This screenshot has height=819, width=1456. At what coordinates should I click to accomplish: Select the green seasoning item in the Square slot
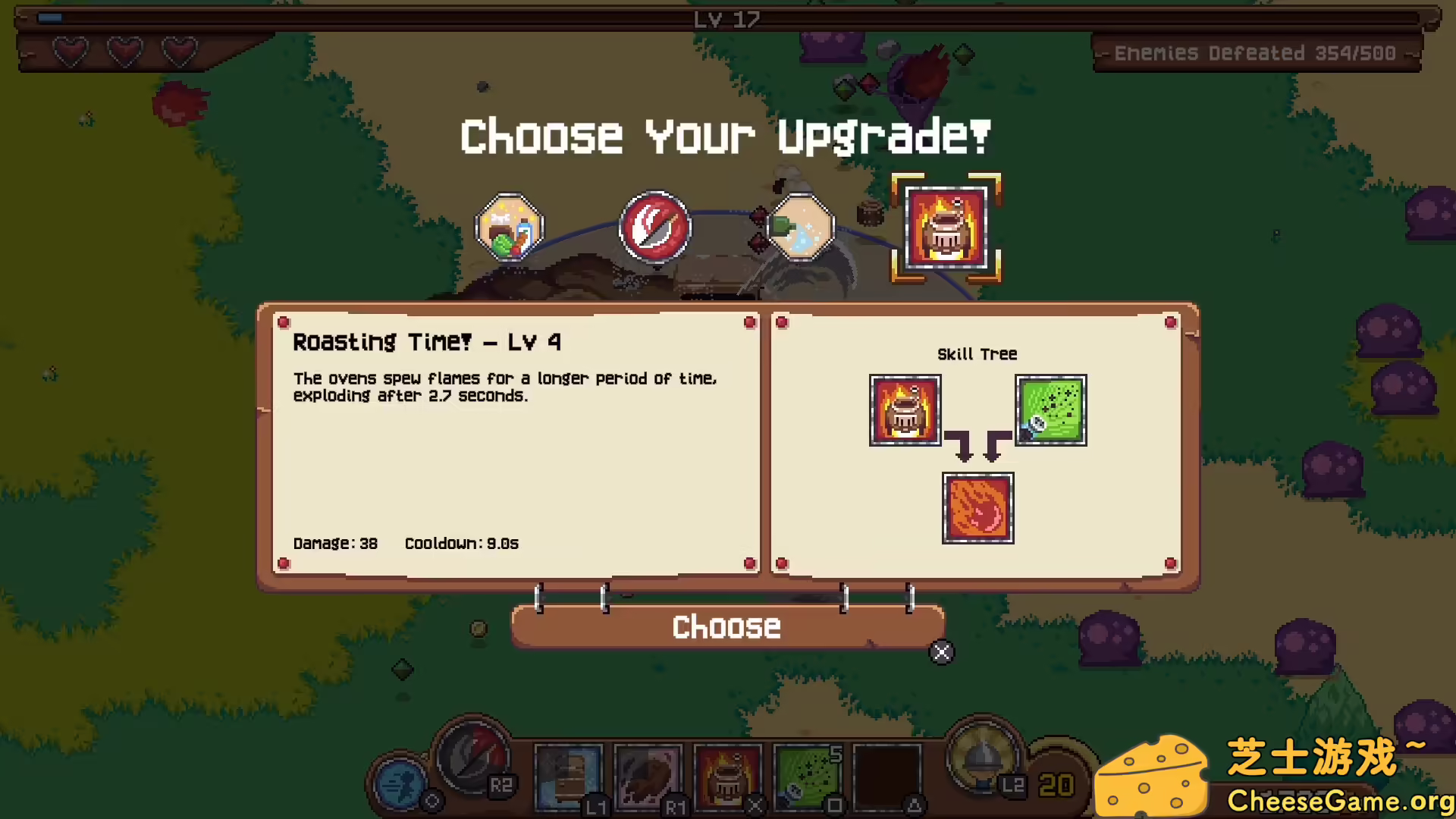[808, 777]
